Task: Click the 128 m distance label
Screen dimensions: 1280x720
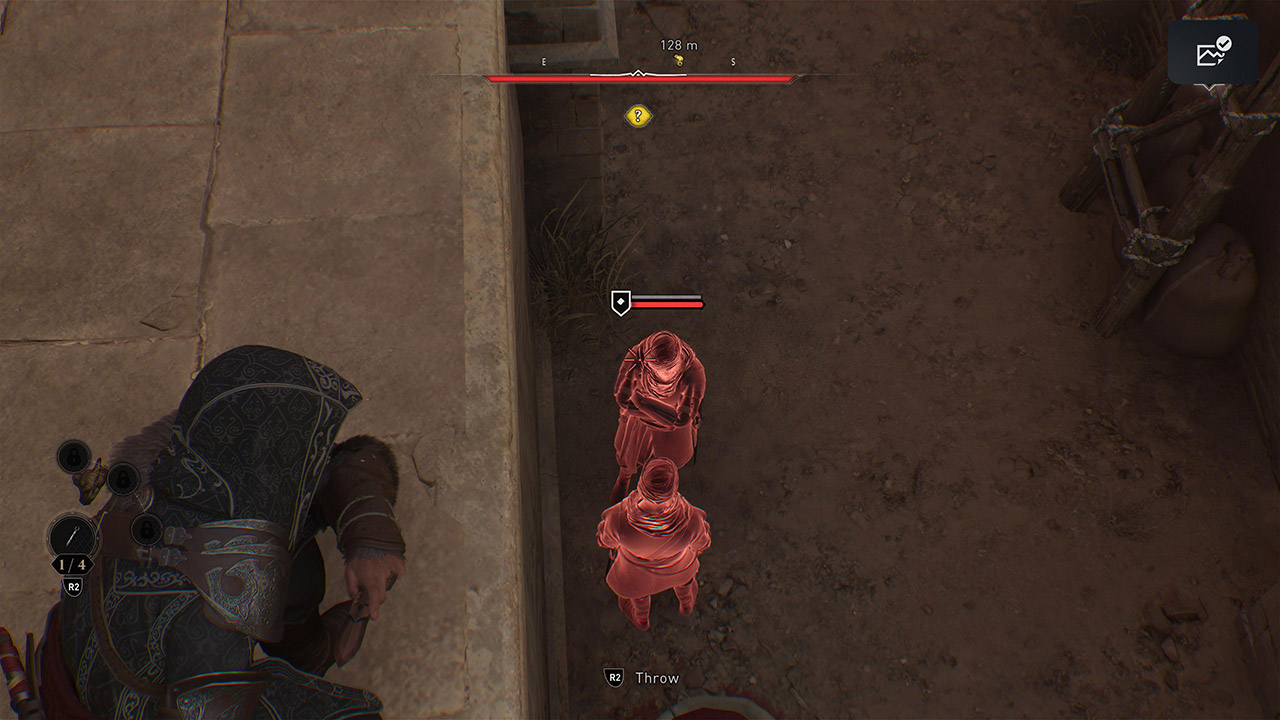Action: click(678, 45)
